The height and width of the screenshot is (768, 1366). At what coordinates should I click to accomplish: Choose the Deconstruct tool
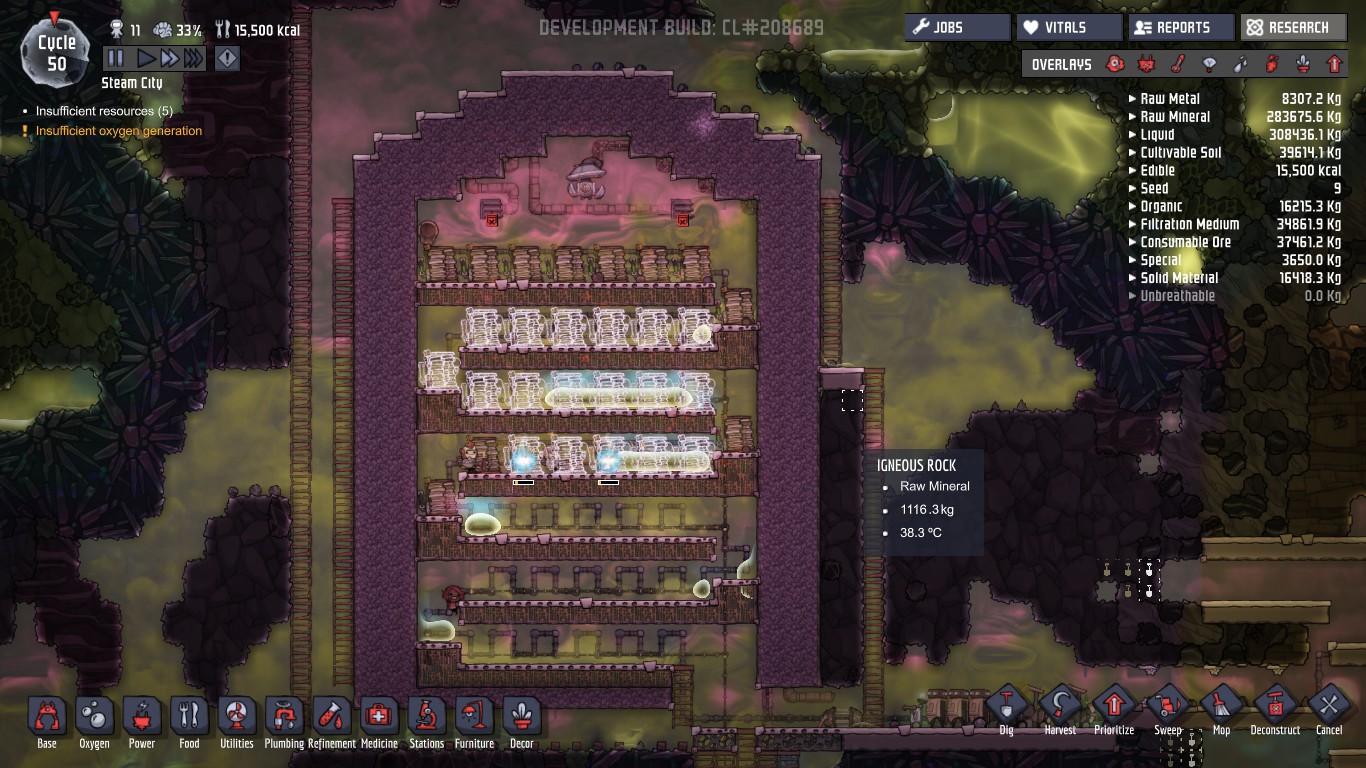1275,706
